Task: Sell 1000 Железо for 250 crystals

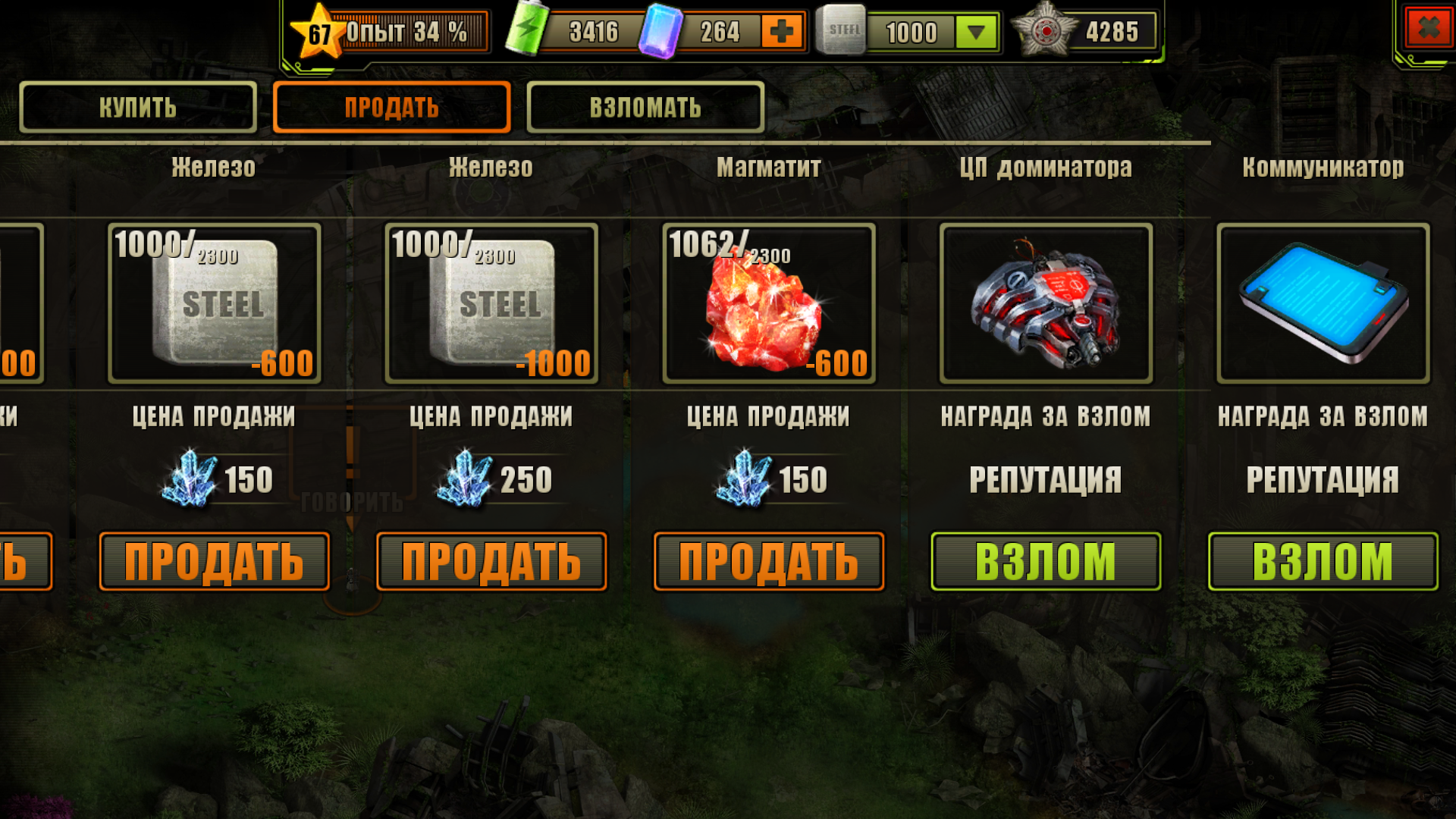Action: (491, 561)
